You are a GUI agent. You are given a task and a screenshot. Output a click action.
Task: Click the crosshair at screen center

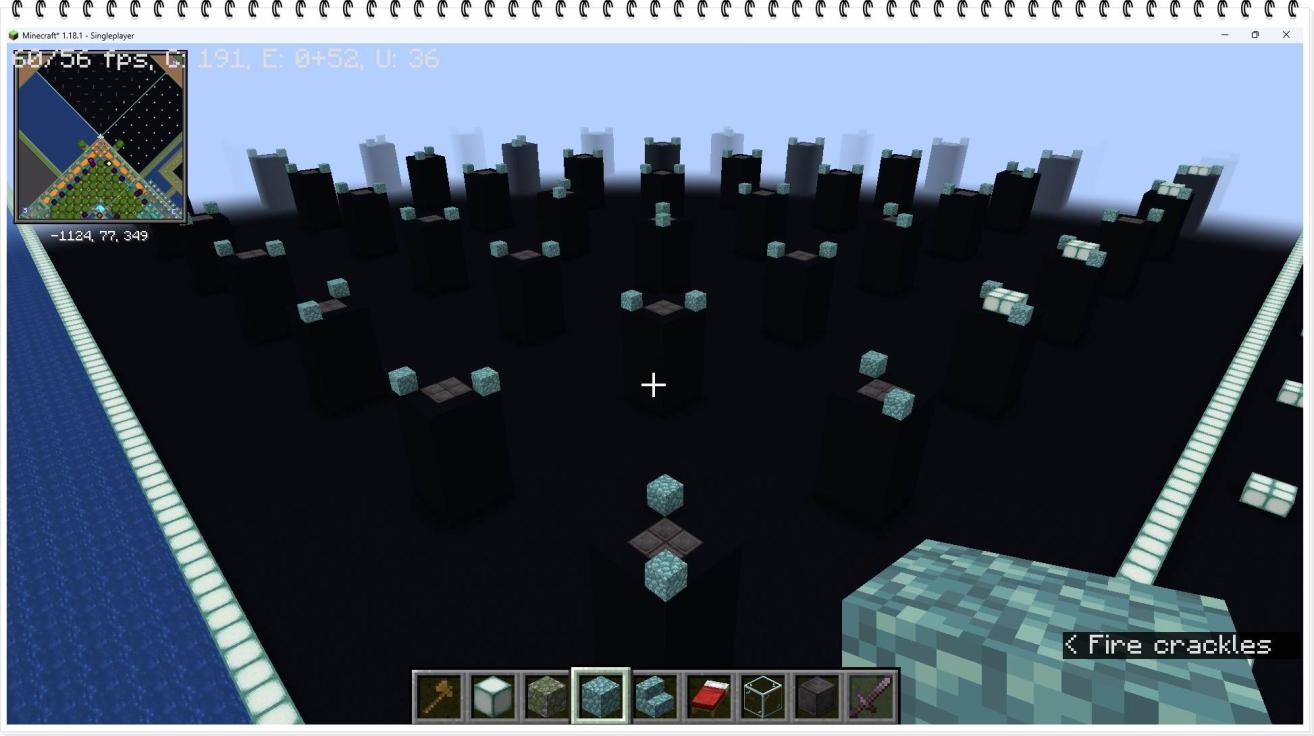[x=653, y=384]
